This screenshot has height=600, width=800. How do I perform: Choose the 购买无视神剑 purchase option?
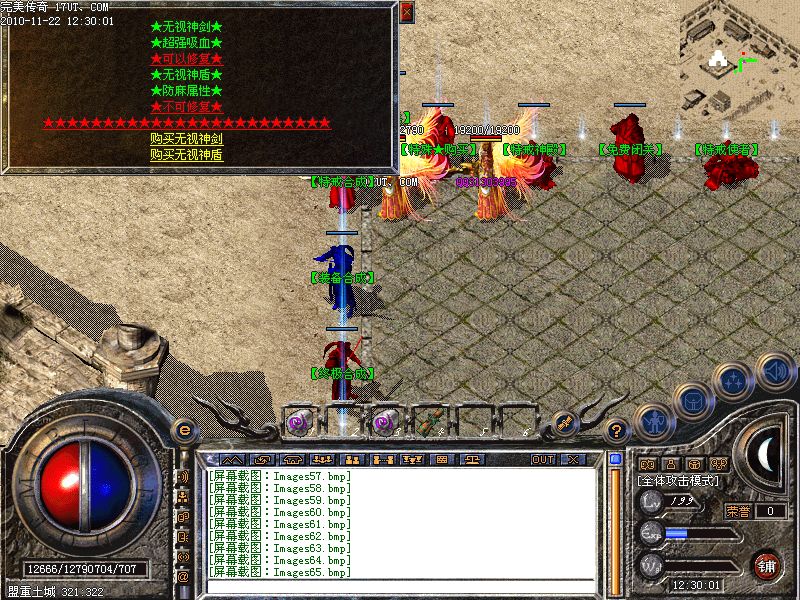(186, 139)
